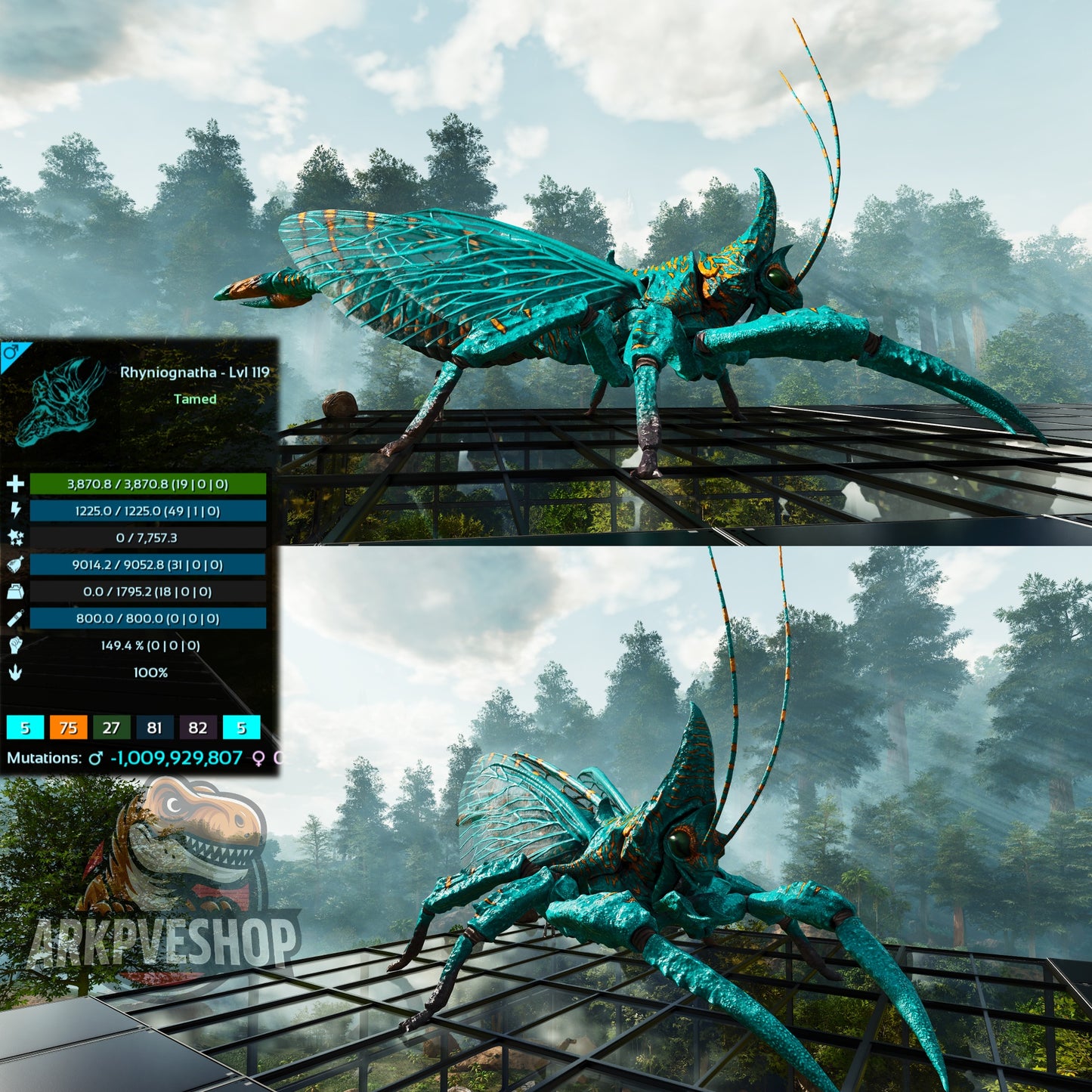Viewport: 1092px width, 1092px height.
Task: Choose the green color region 27 swatch
Action: tap(111, 728)
